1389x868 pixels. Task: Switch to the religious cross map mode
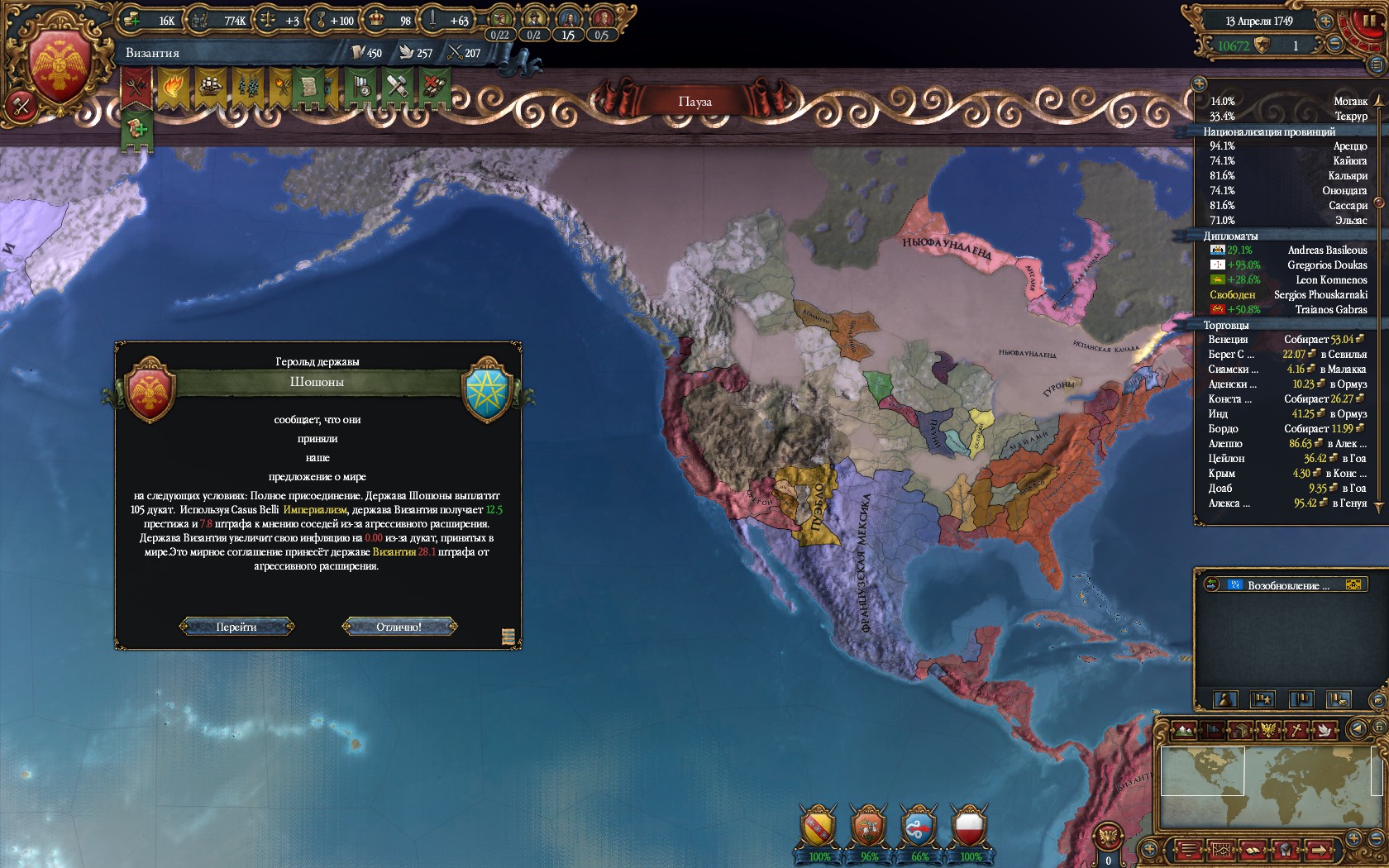click(1298, 730)
